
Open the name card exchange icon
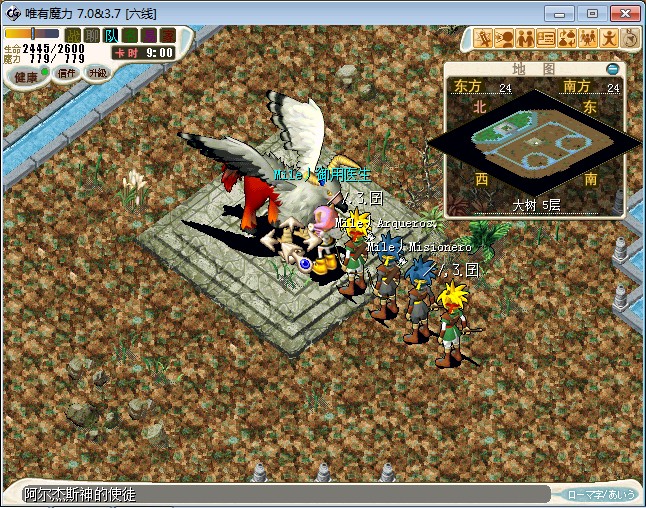point(547,38)
